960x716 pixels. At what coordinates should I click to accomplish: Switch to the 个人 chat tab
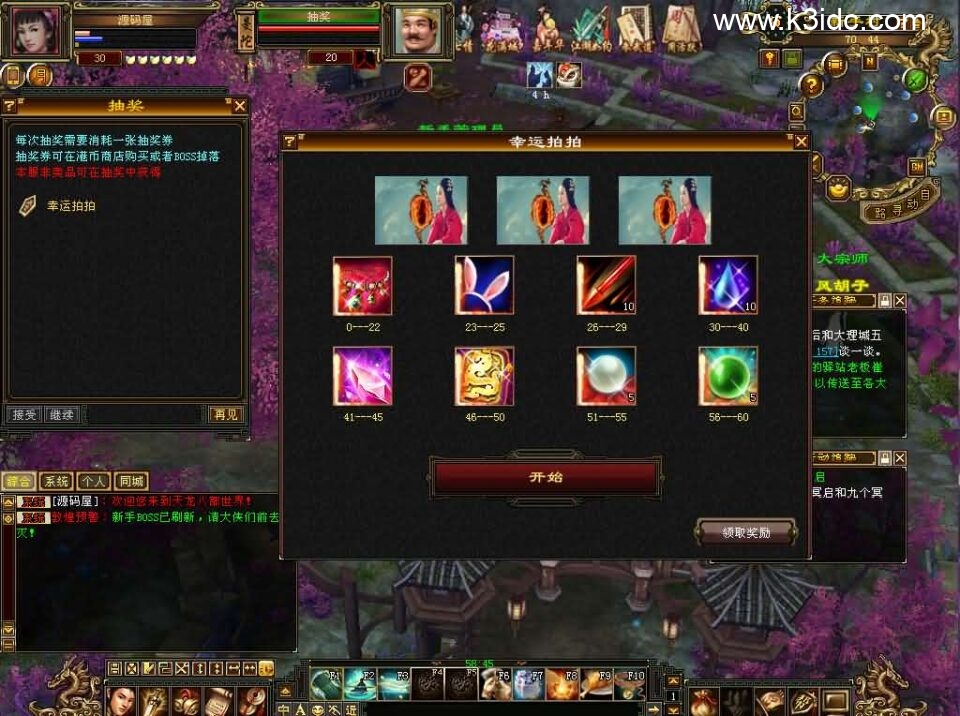(93, 481)
